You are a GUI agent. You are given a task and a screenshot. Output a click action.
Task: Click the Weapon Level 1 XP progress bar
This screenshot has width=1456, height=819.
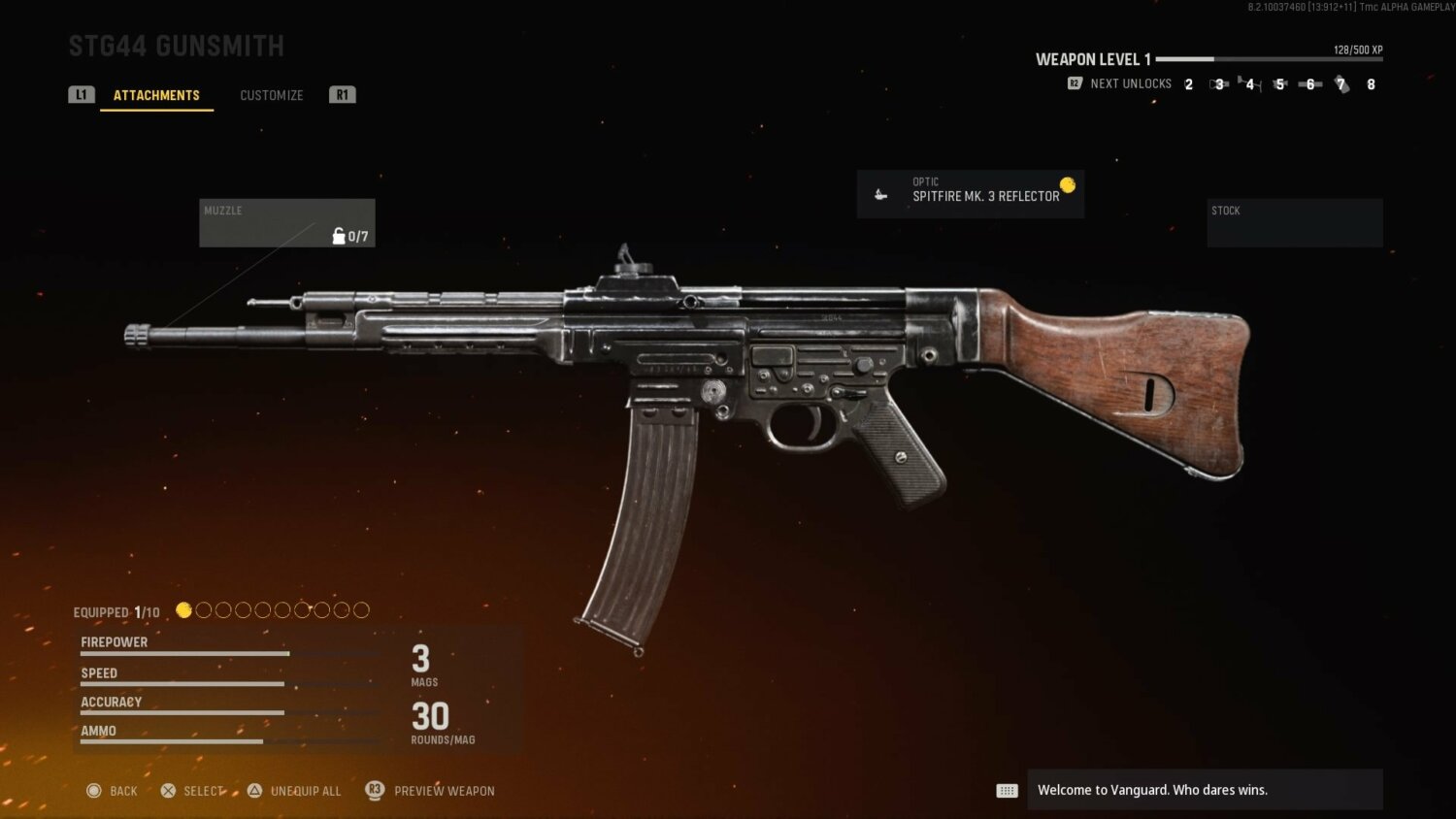[x=1269, y=59]
